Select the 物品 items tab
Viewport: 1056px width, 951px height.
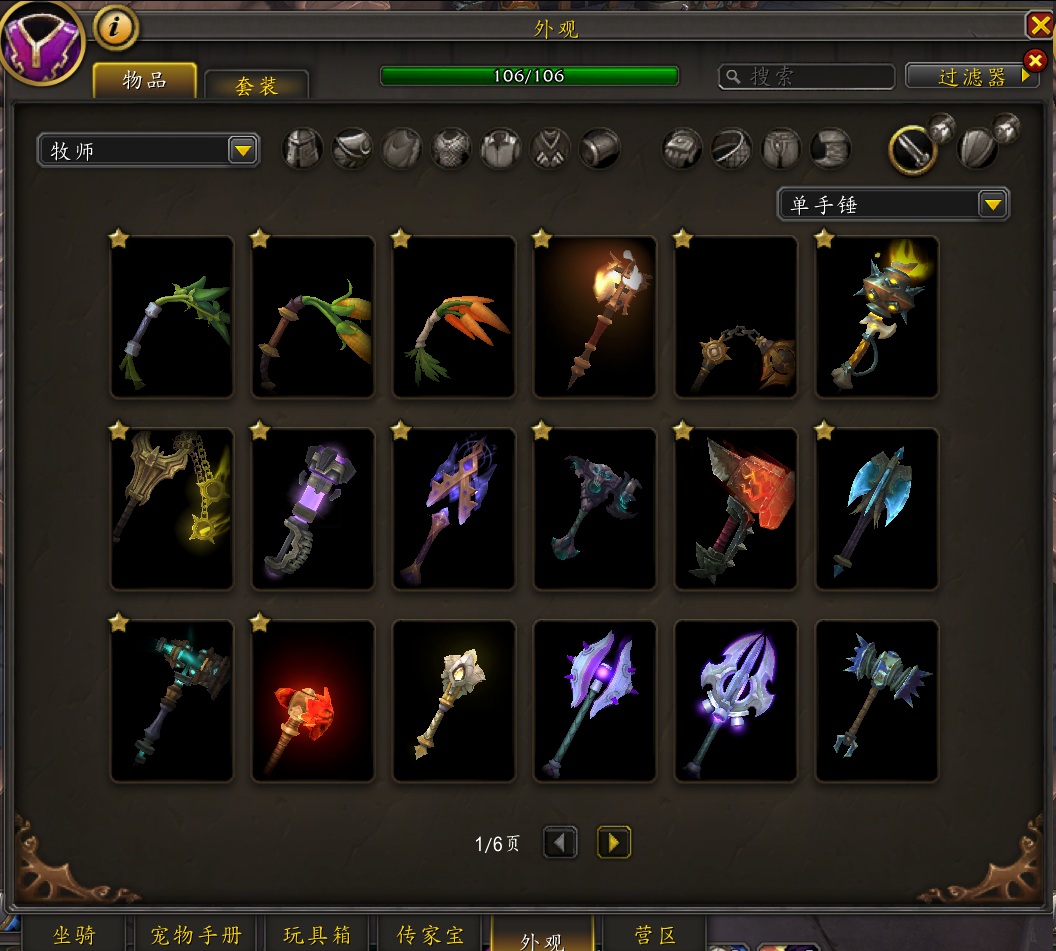[144, 81]
